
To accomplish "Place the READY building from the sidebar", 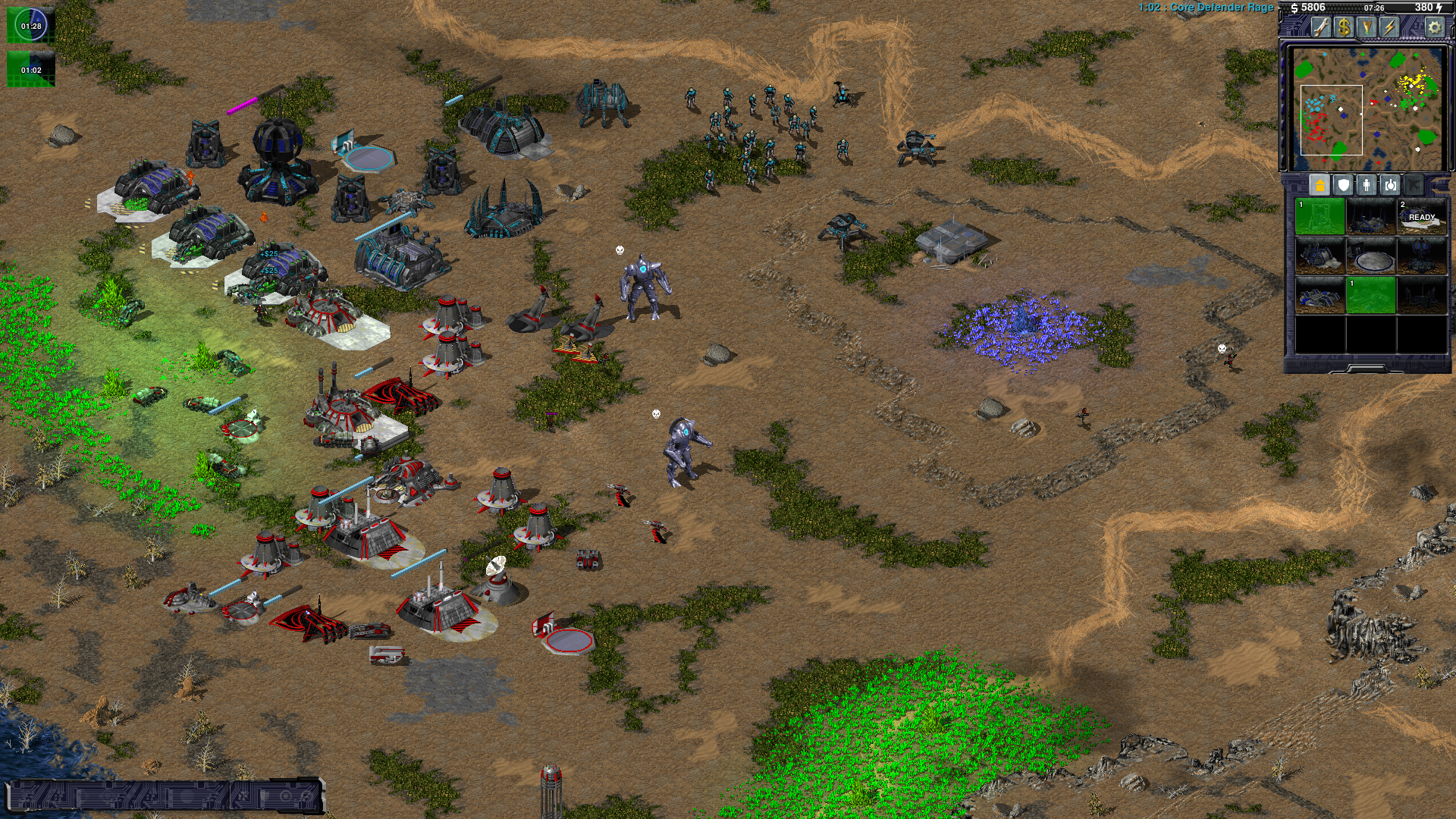I will pyautogui.click(x=1422, y=217).
